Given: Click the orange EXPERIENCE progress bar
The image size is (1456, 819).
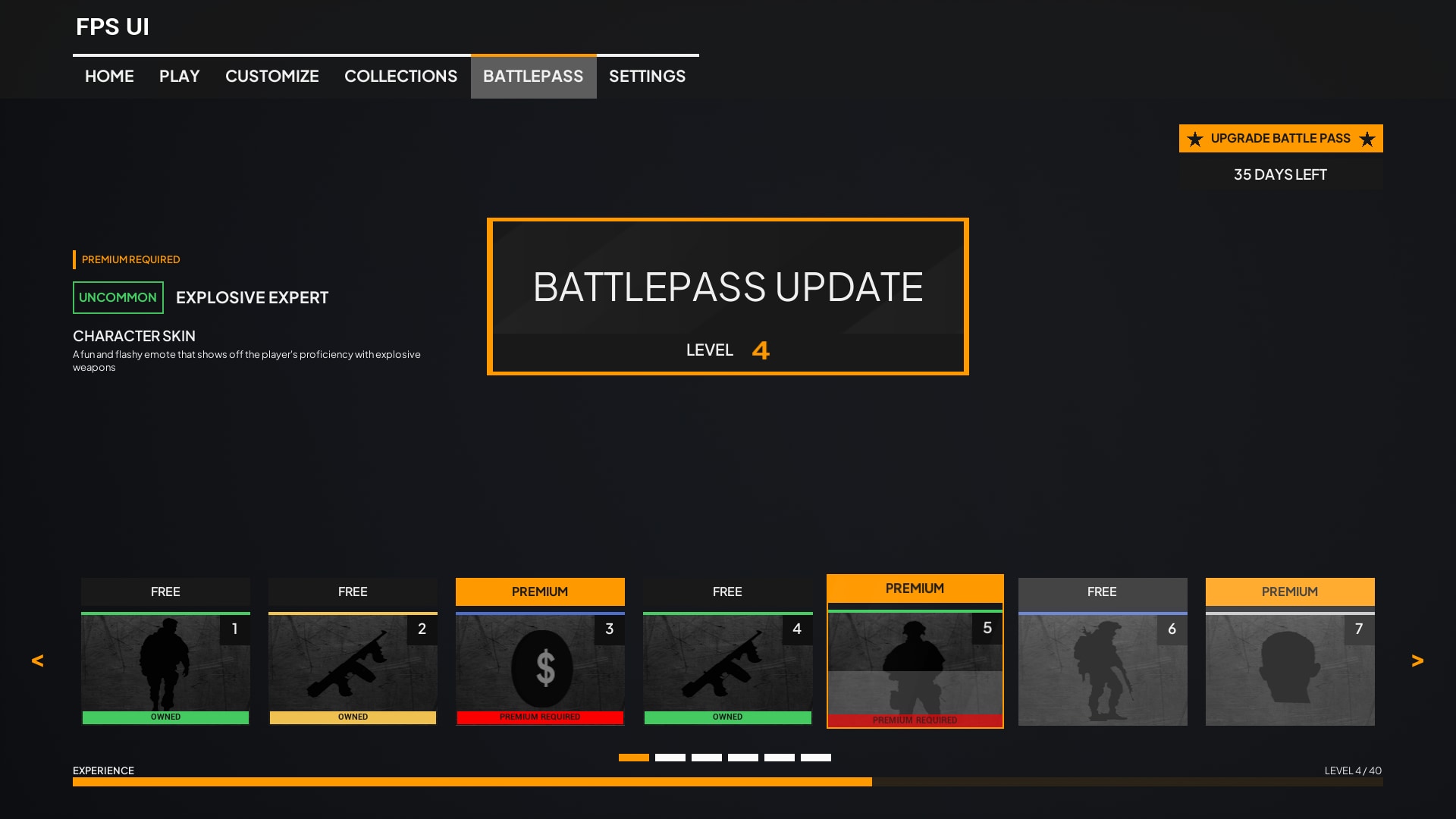Looking at the screenshot, I should point(470,781).
